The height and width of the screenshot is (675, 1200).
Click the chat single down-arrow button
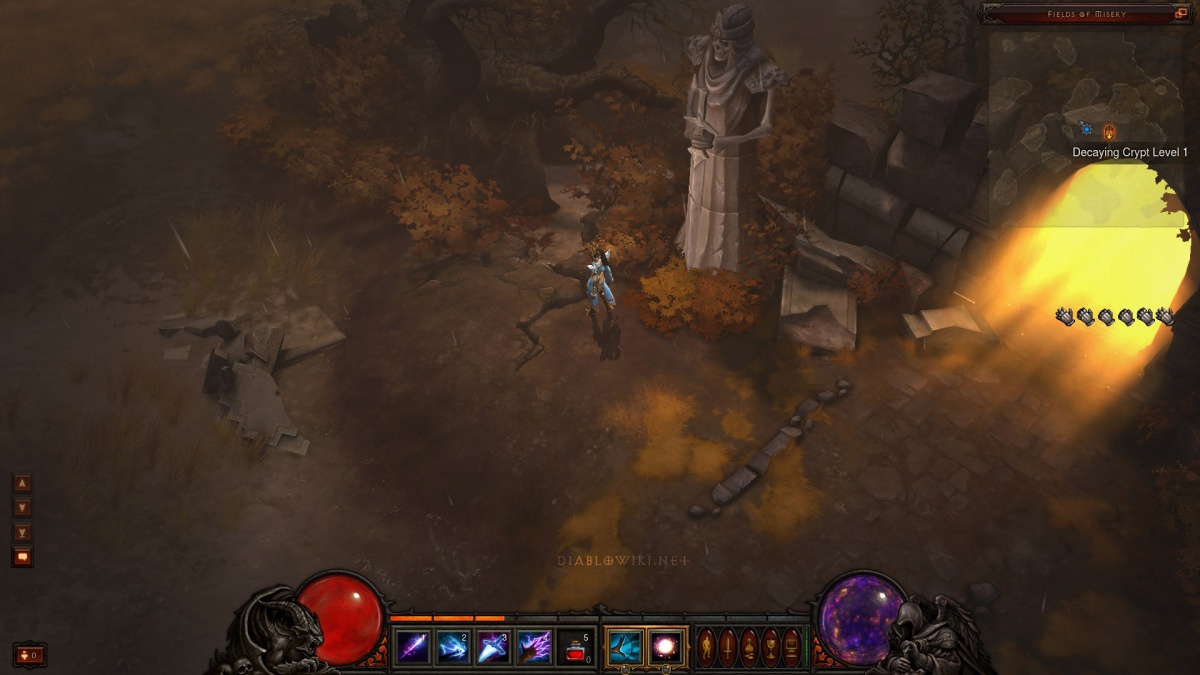click(22, 507)
